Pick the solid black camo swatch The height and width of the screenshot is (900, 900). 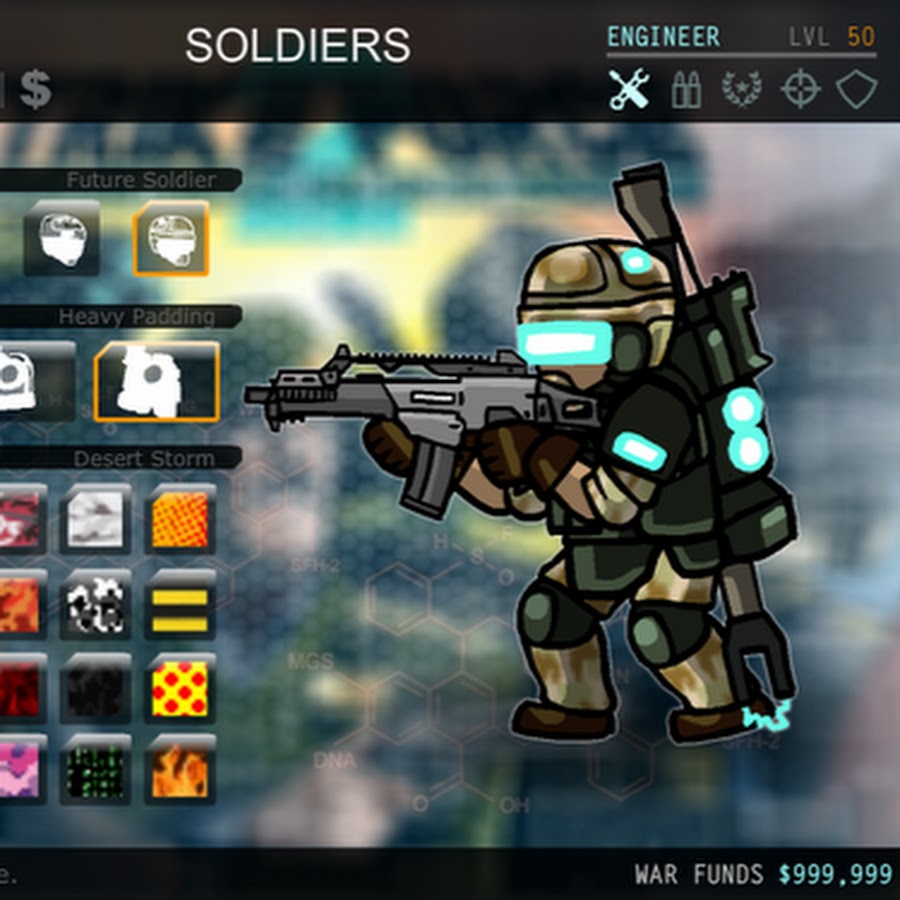click(x=96, y=688)
